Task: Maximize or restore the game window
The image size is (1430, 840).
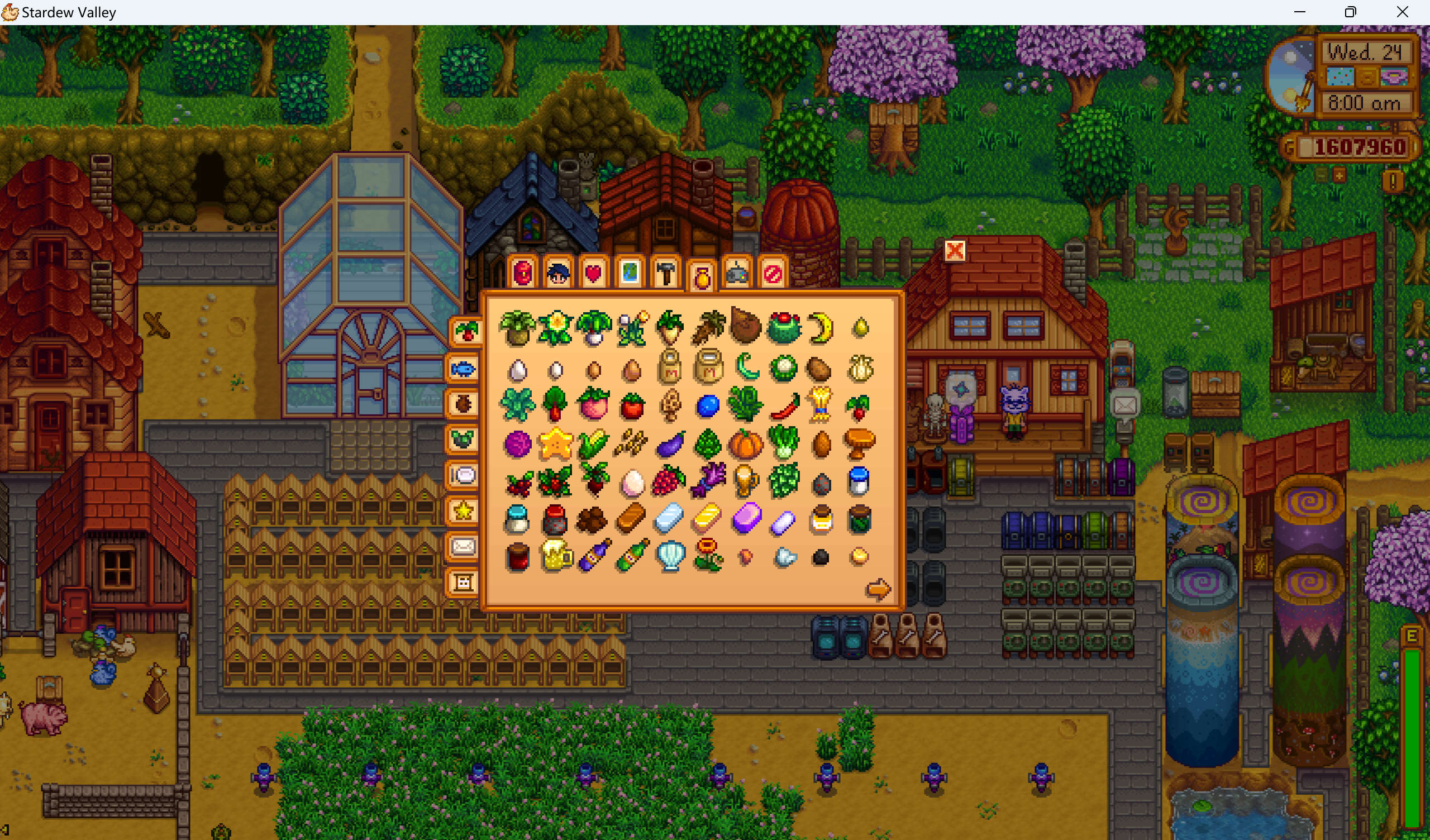Action: (x=1351, y=12)
